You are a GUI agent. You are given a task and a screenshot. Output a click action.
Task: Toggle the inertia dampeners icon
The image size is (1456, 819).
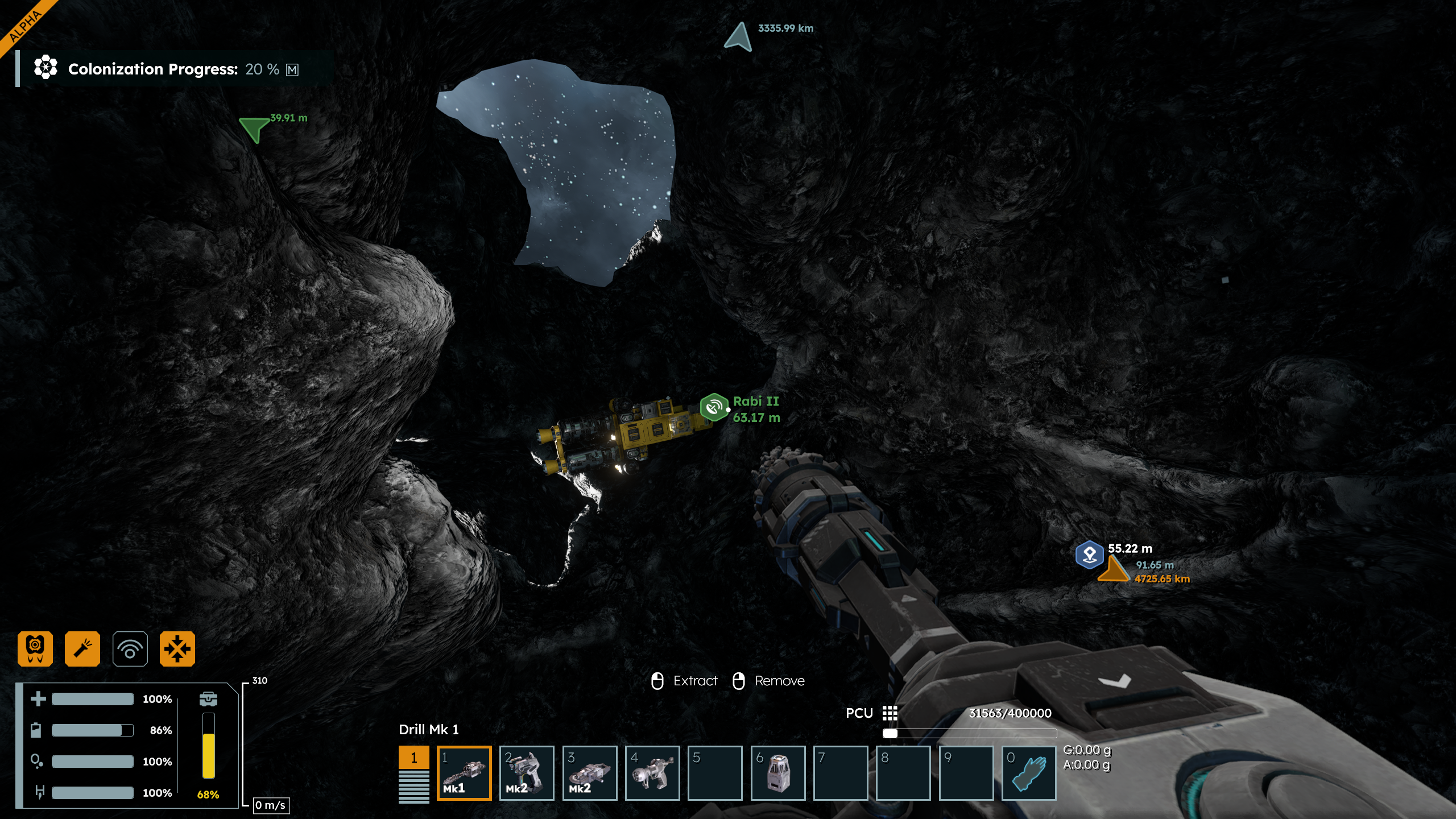pos(177,648)
